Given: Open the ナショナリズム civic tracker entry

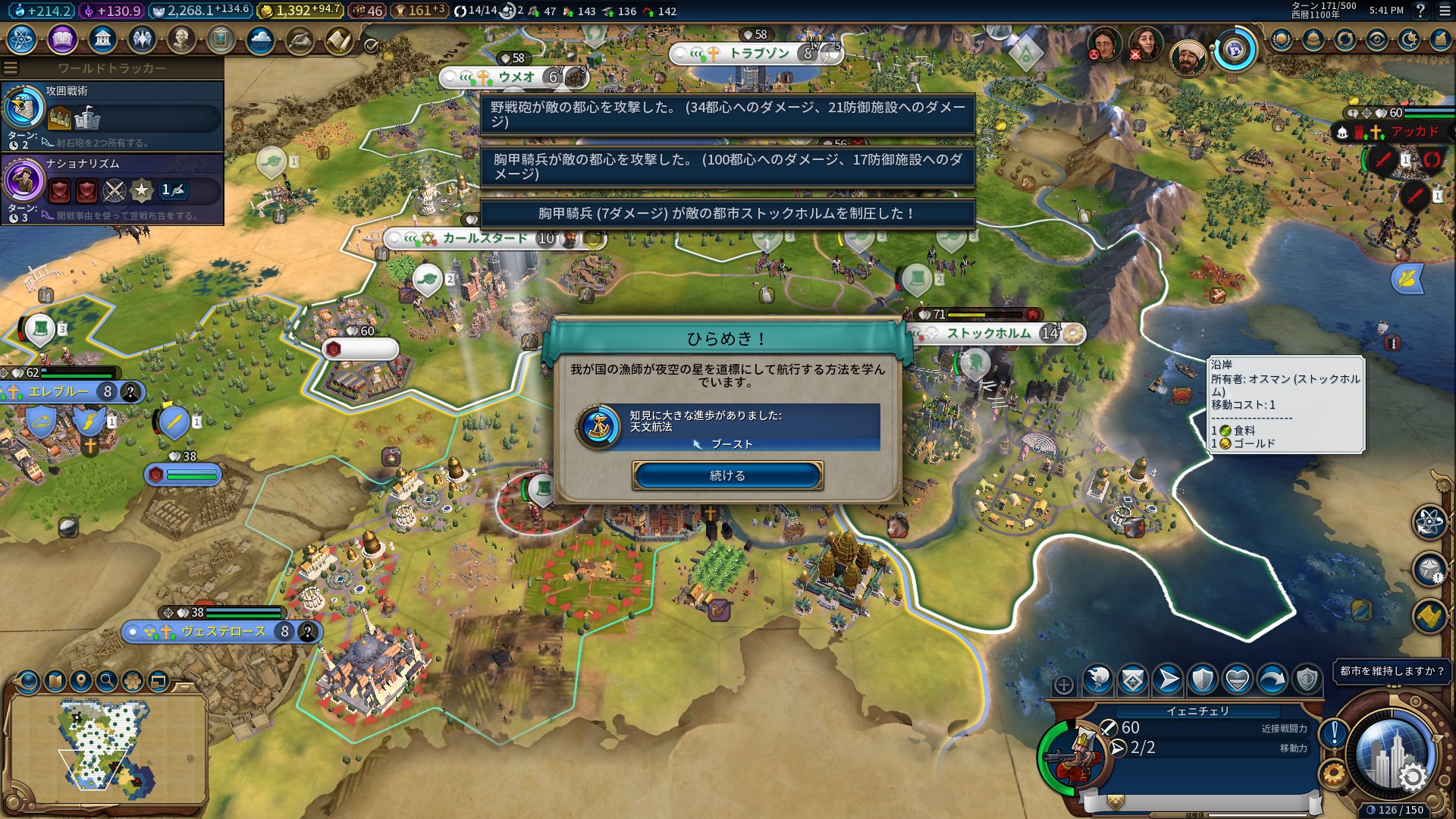Looking at the screenshot, I should (112, 189).
